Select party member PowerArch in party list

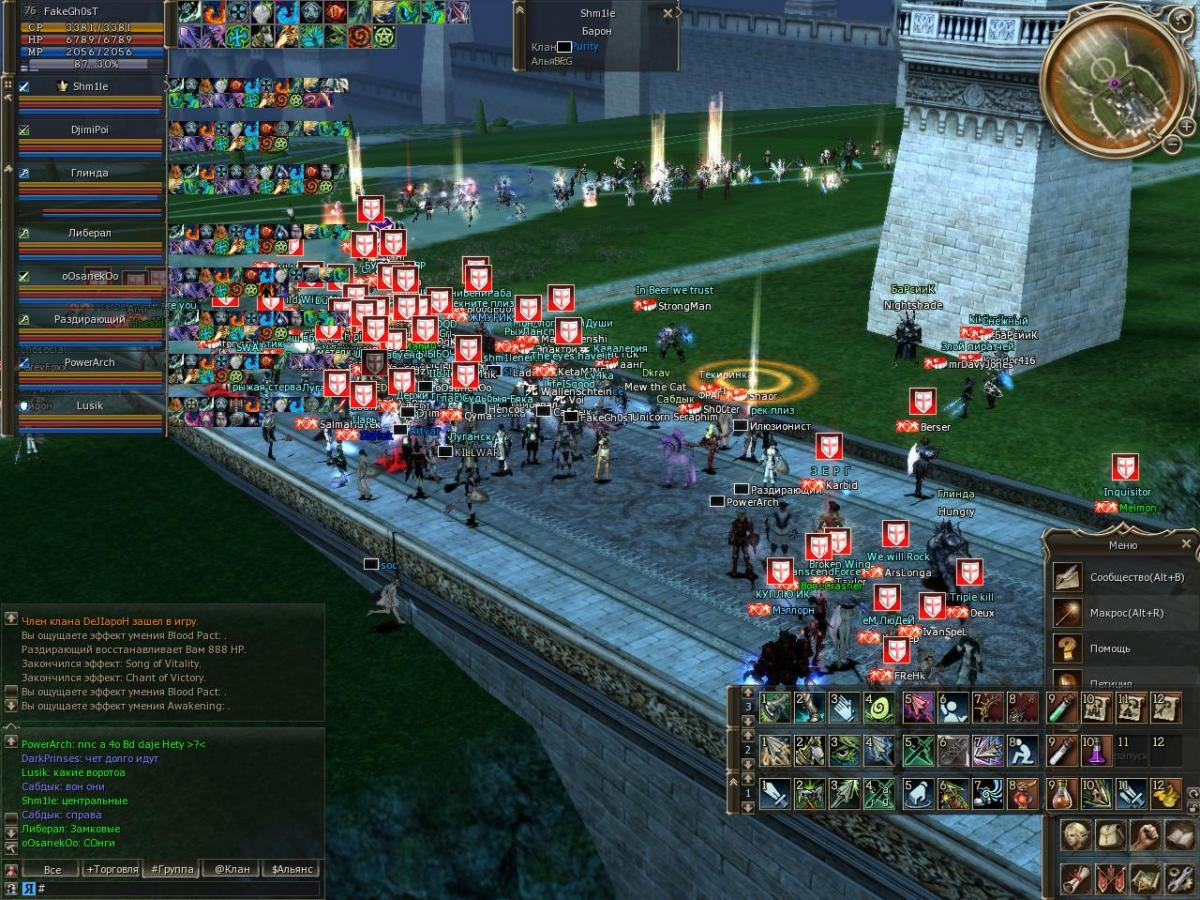[90, 363]
